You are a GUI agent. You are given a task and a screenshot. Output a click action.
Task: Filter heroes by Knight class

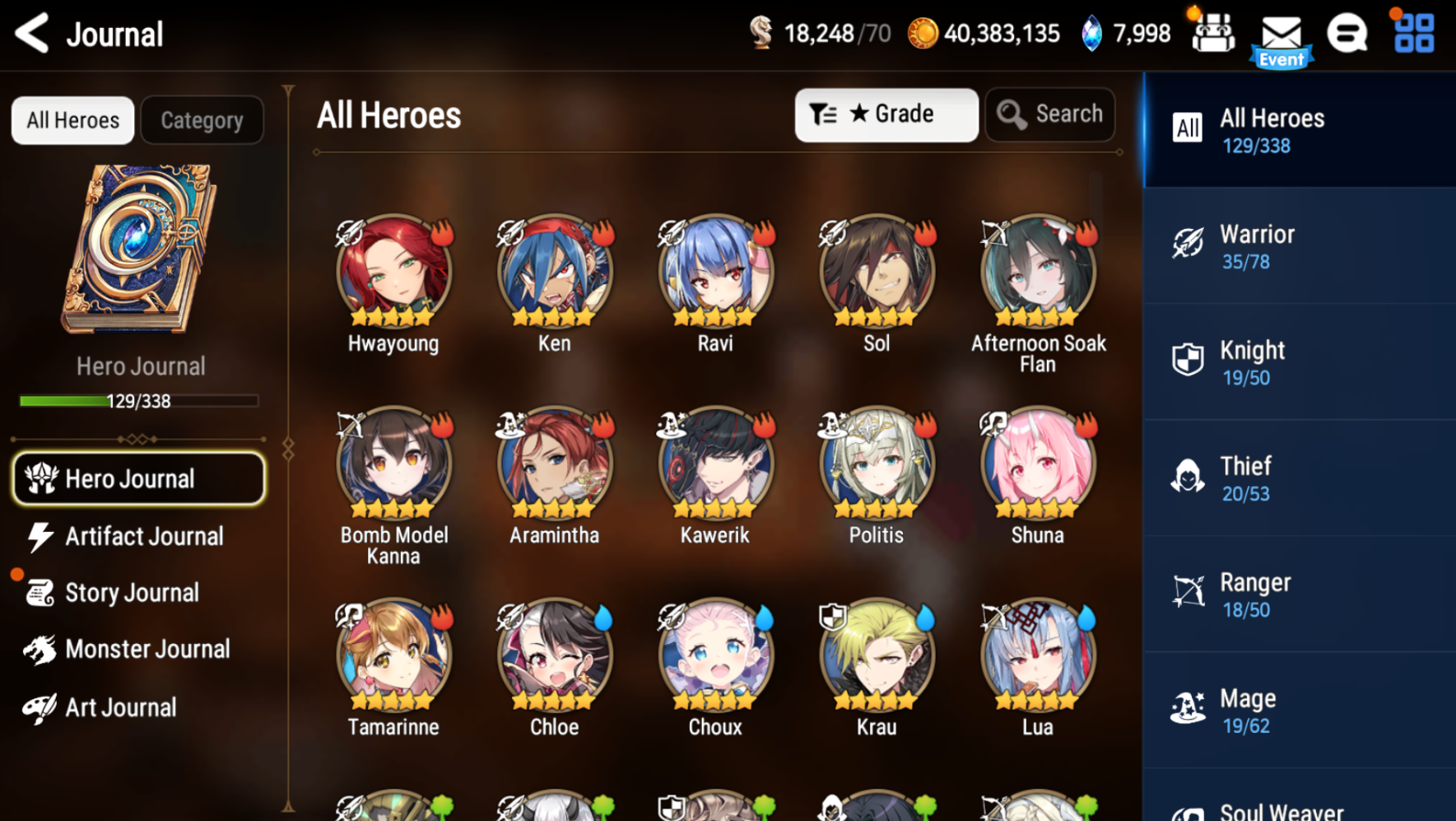pos(1299,362)
